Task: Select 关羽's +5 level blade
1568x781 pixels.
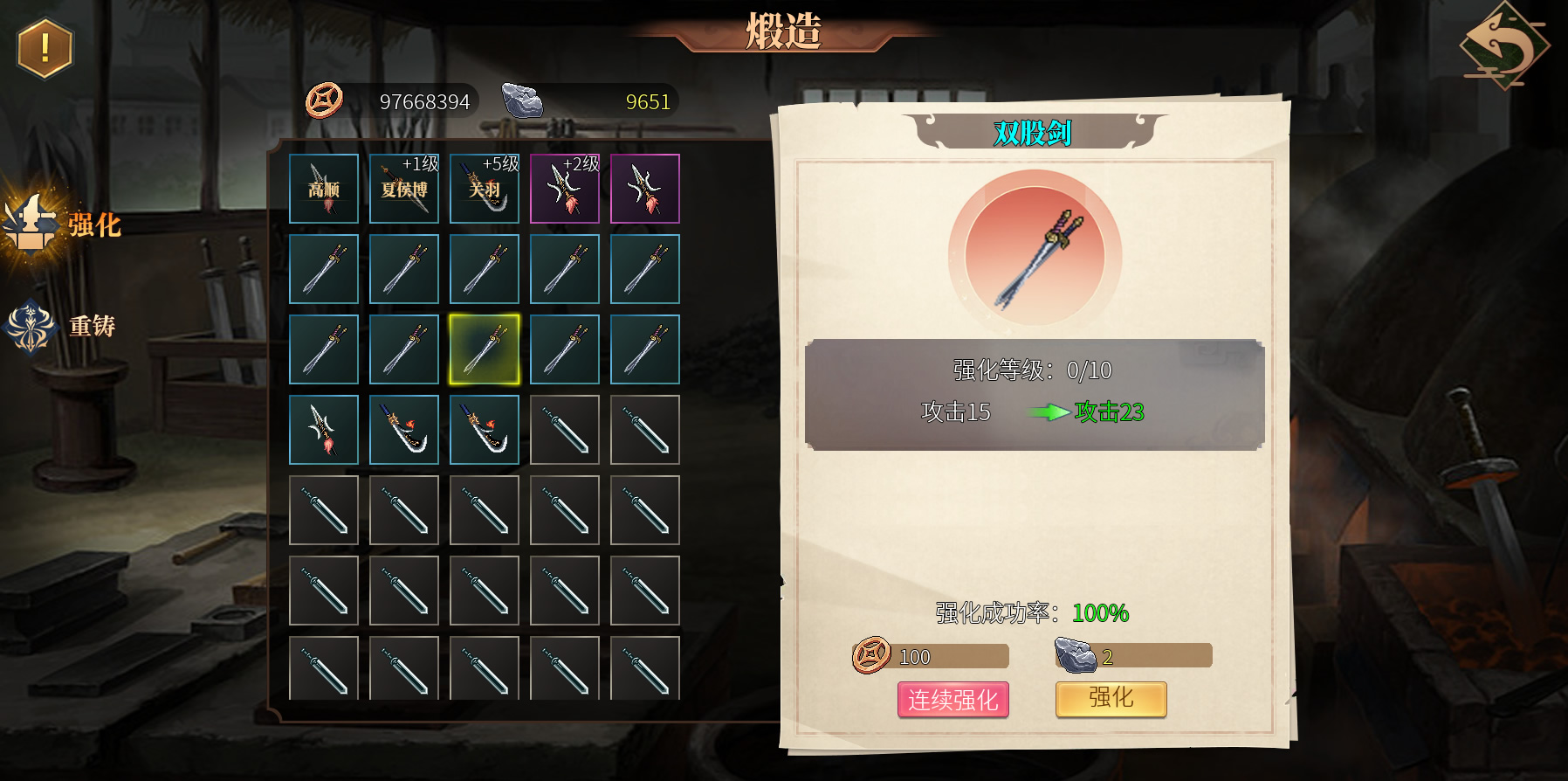Action: click(485, 189)
